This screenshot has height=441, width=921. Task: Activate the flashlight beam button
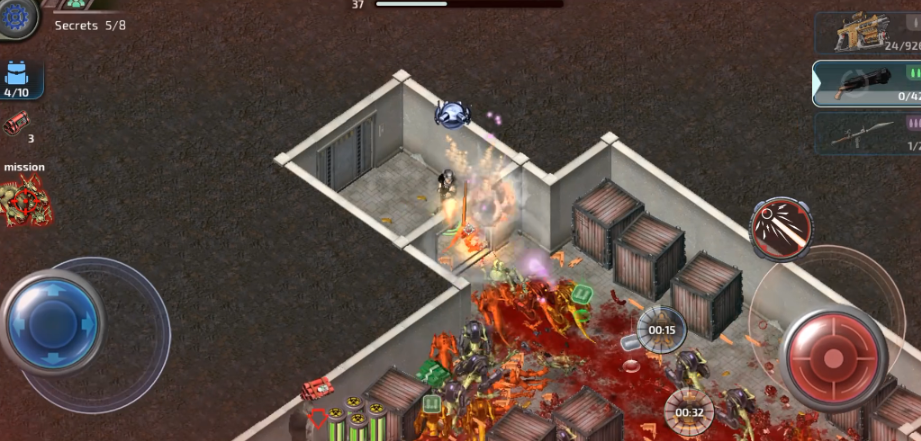[x=781, y=229]
